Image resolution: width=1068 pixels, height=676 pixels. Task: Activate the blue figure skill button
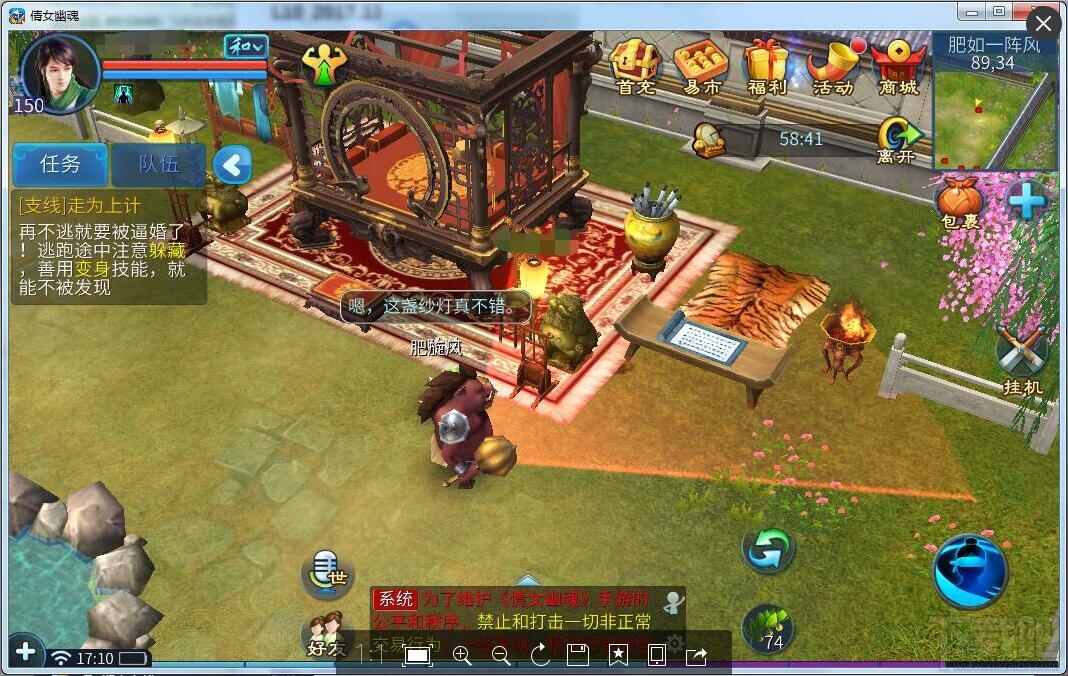(969, 571)
